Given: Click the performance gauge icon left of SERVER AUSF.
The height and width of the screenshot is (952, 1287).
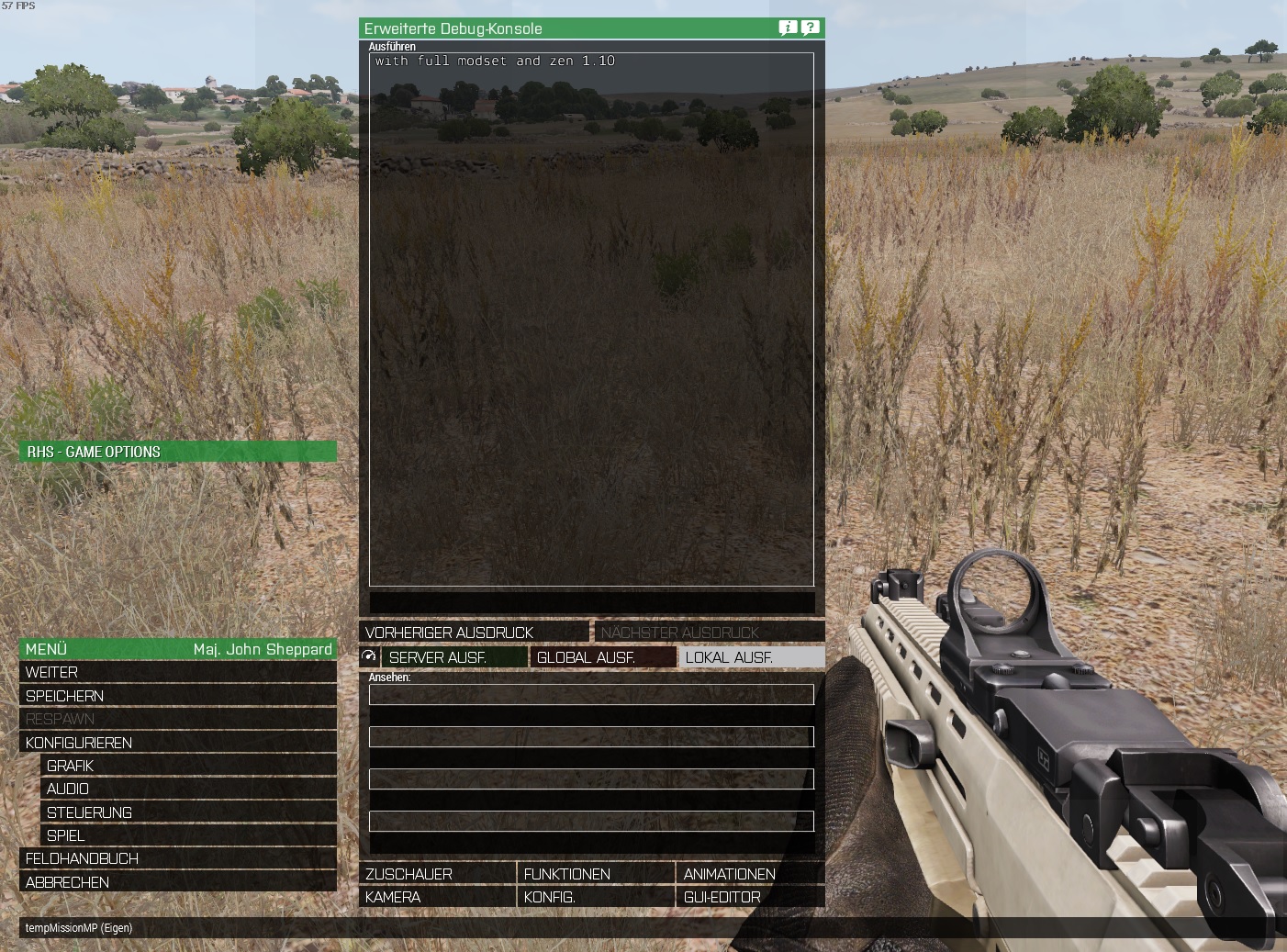Looking at the screenshot, I should pyautogui.click(x=368, y=655).
